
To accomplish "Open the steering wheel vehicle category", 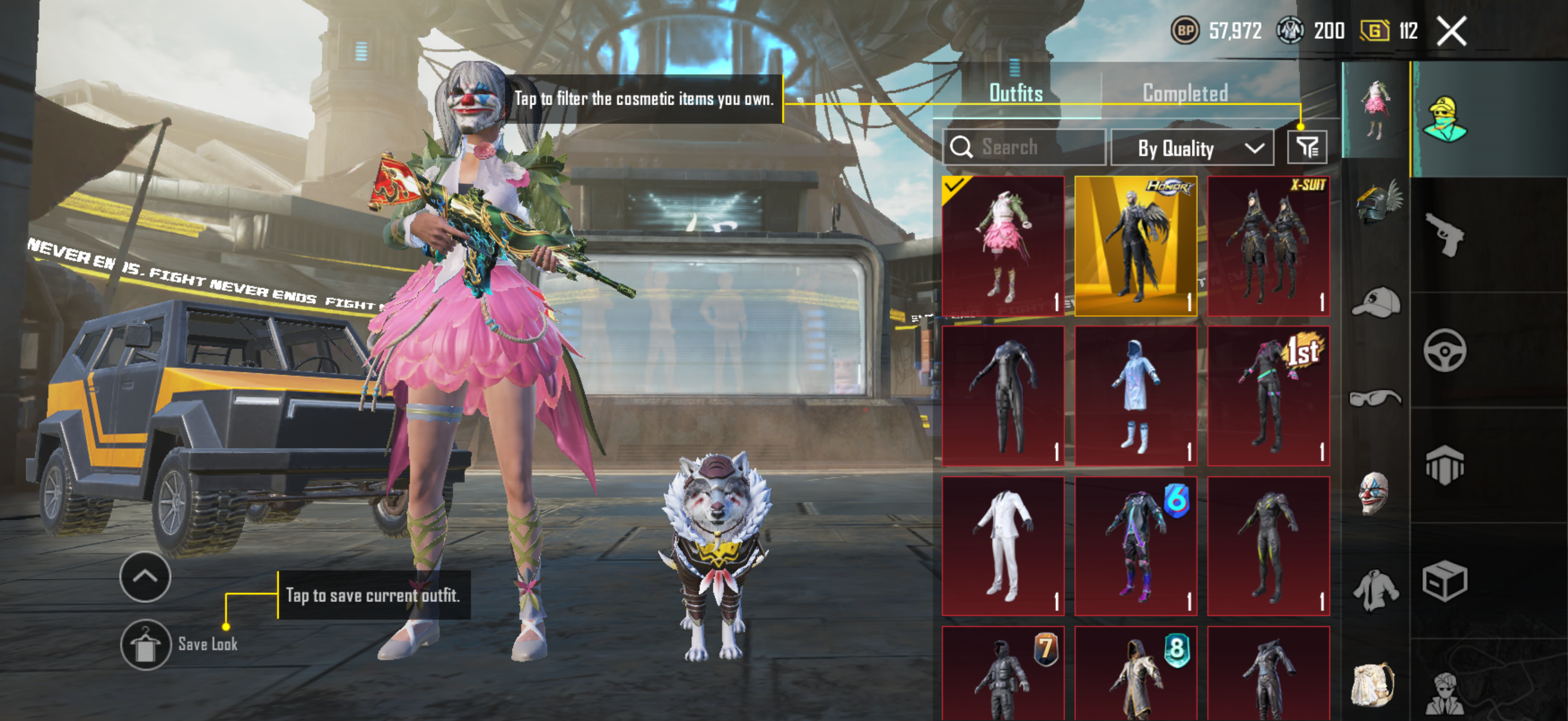I will pyautogui.click(x=1444, y=350).
